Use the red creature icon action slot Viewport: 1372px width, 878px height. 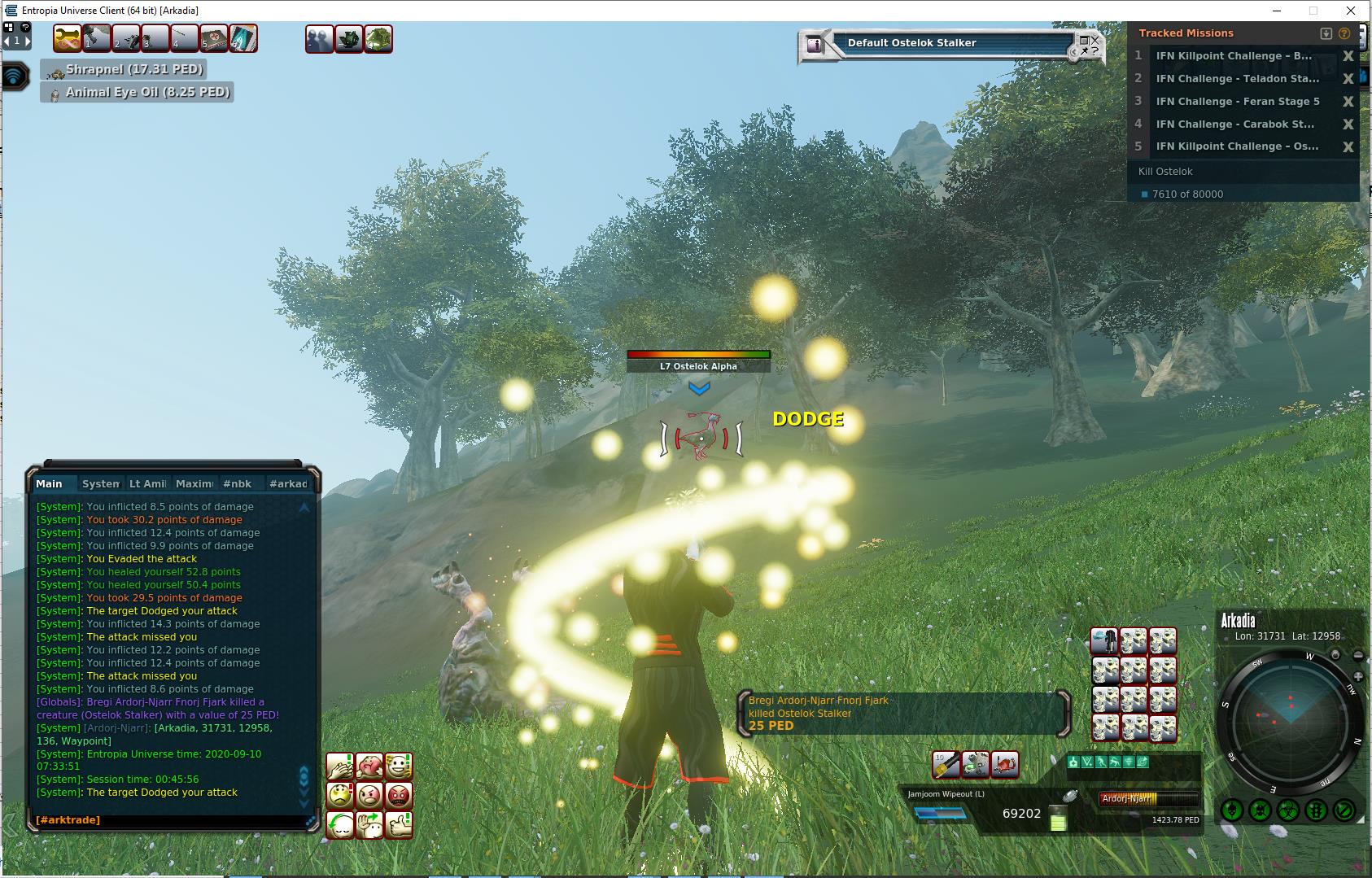[1004, 764]
